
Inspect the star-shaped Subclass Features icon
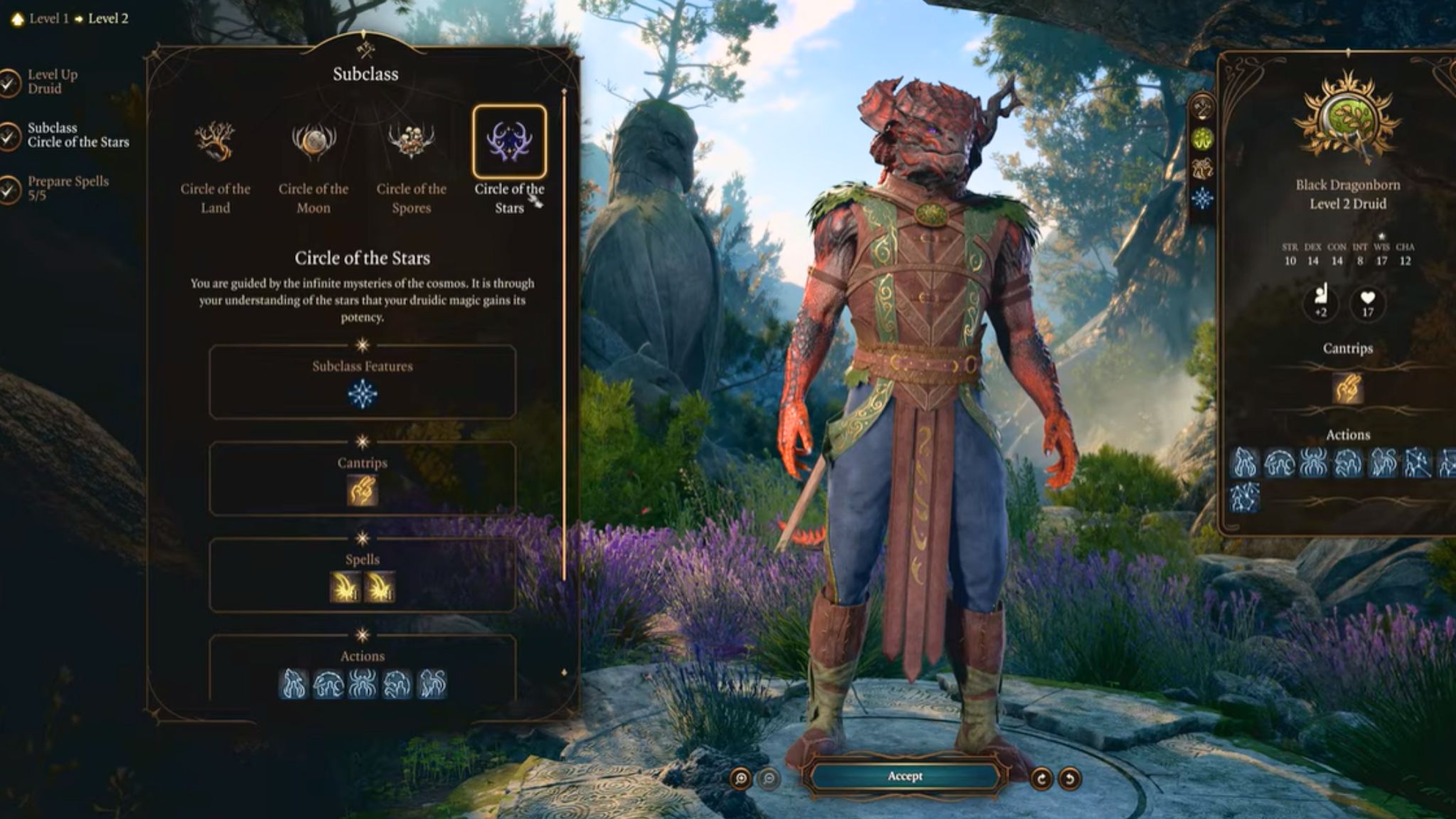[x=362, y=395]
